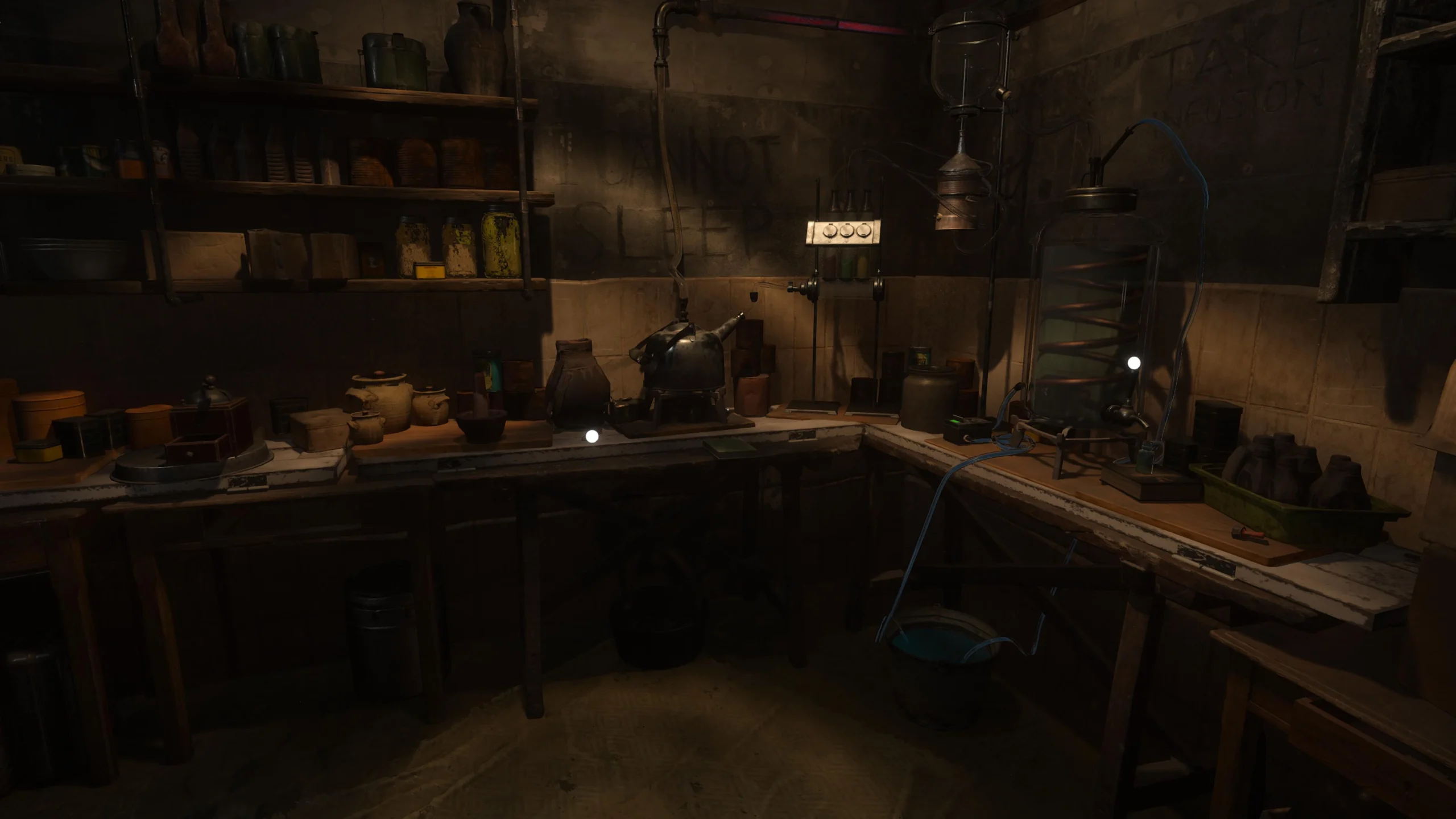Activate the white interaction dot on the glass coil tank
Screen dimensions: 1456x819
click(1134, 362)
